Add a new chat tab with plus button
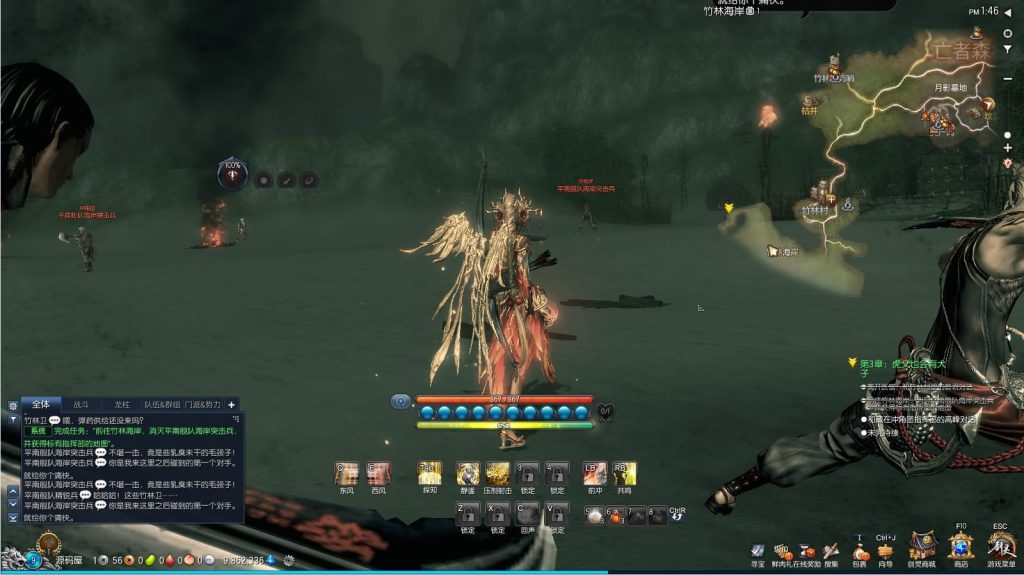The width and height of the screenshot is (1024, 575). (232, 404)
